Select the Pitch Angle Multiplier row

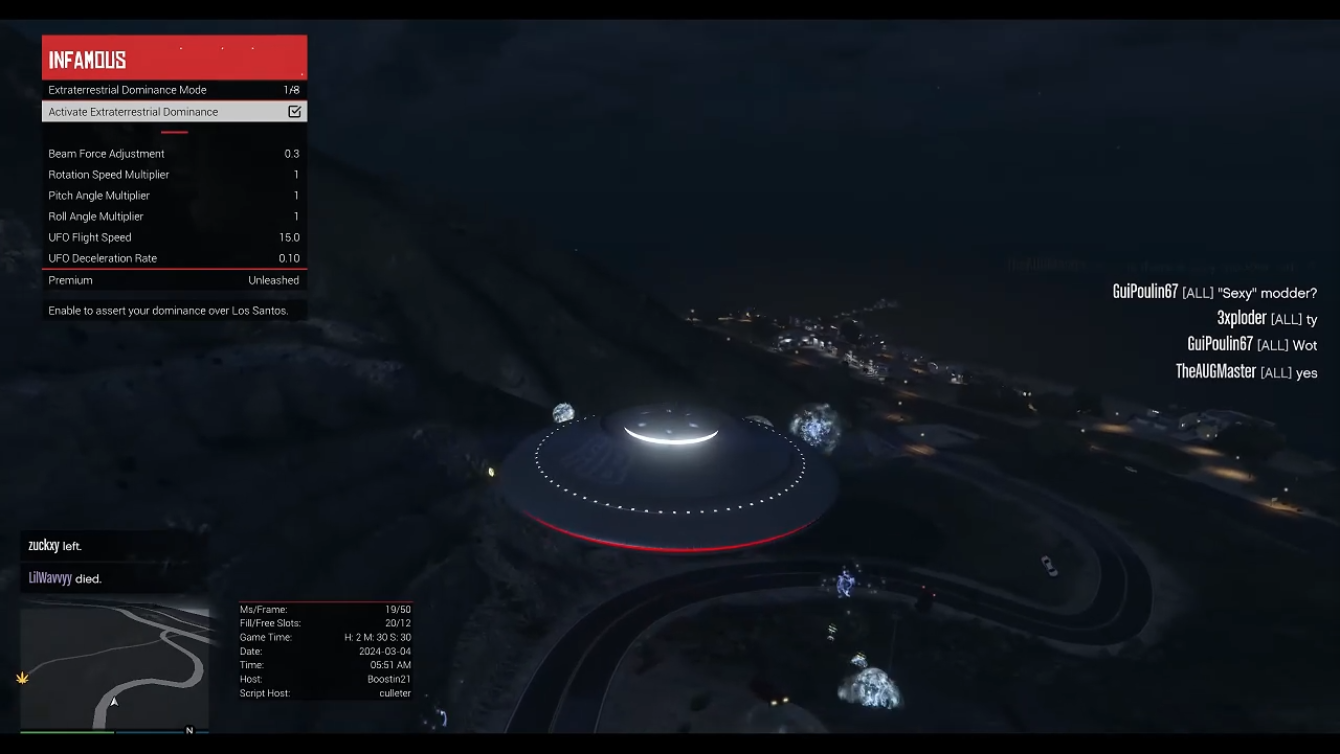click(x=174, y=196)
